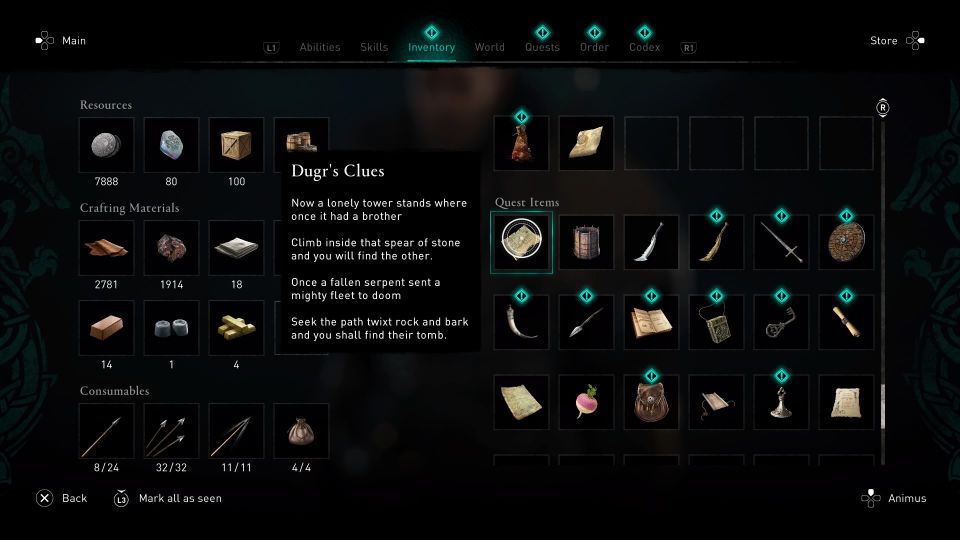Go to the World tab

pos(489,47)
